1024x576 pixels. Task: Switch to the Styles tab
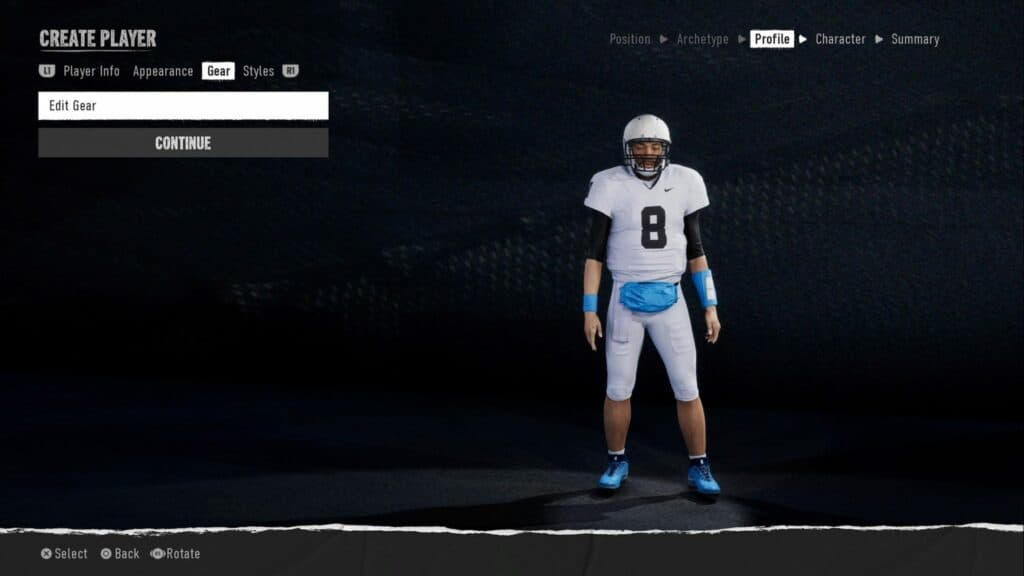point(258,71)
